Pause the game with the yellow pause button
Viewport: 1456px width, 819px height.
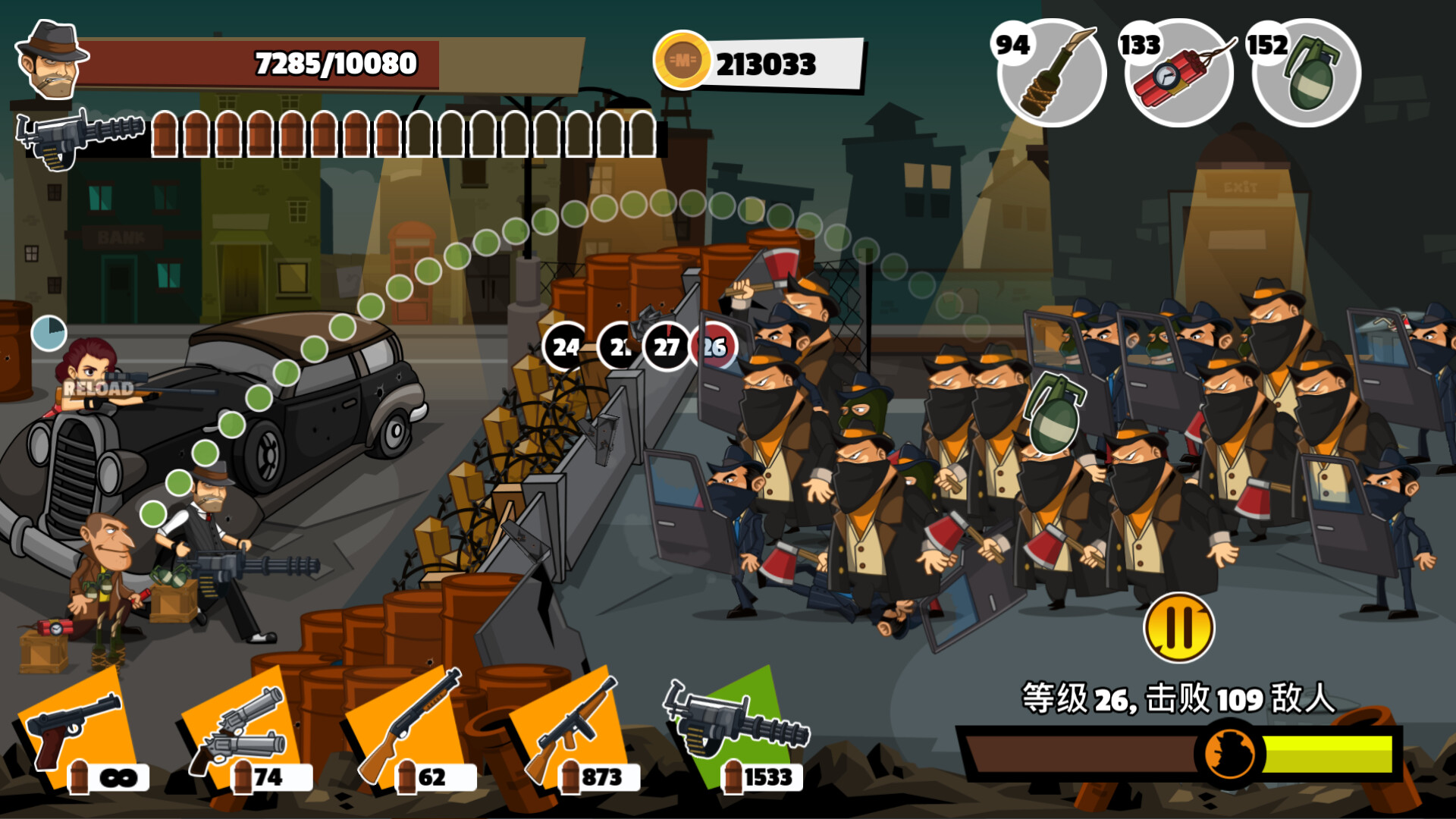point(1178,628)
